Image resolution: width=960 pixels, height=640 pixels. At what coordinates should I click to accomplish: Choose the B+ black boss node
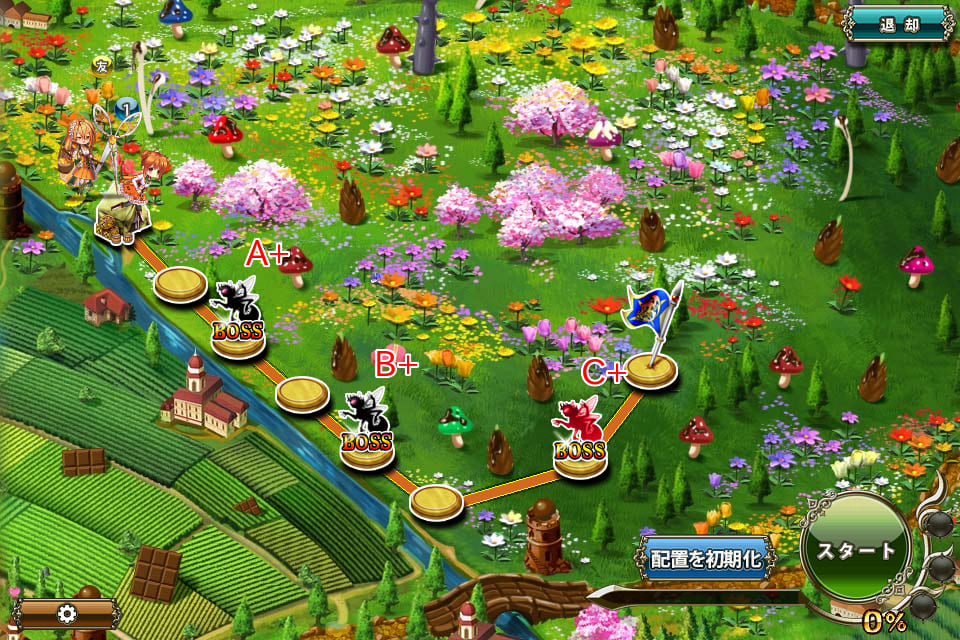pyautogui.click(x=367, y=430)
